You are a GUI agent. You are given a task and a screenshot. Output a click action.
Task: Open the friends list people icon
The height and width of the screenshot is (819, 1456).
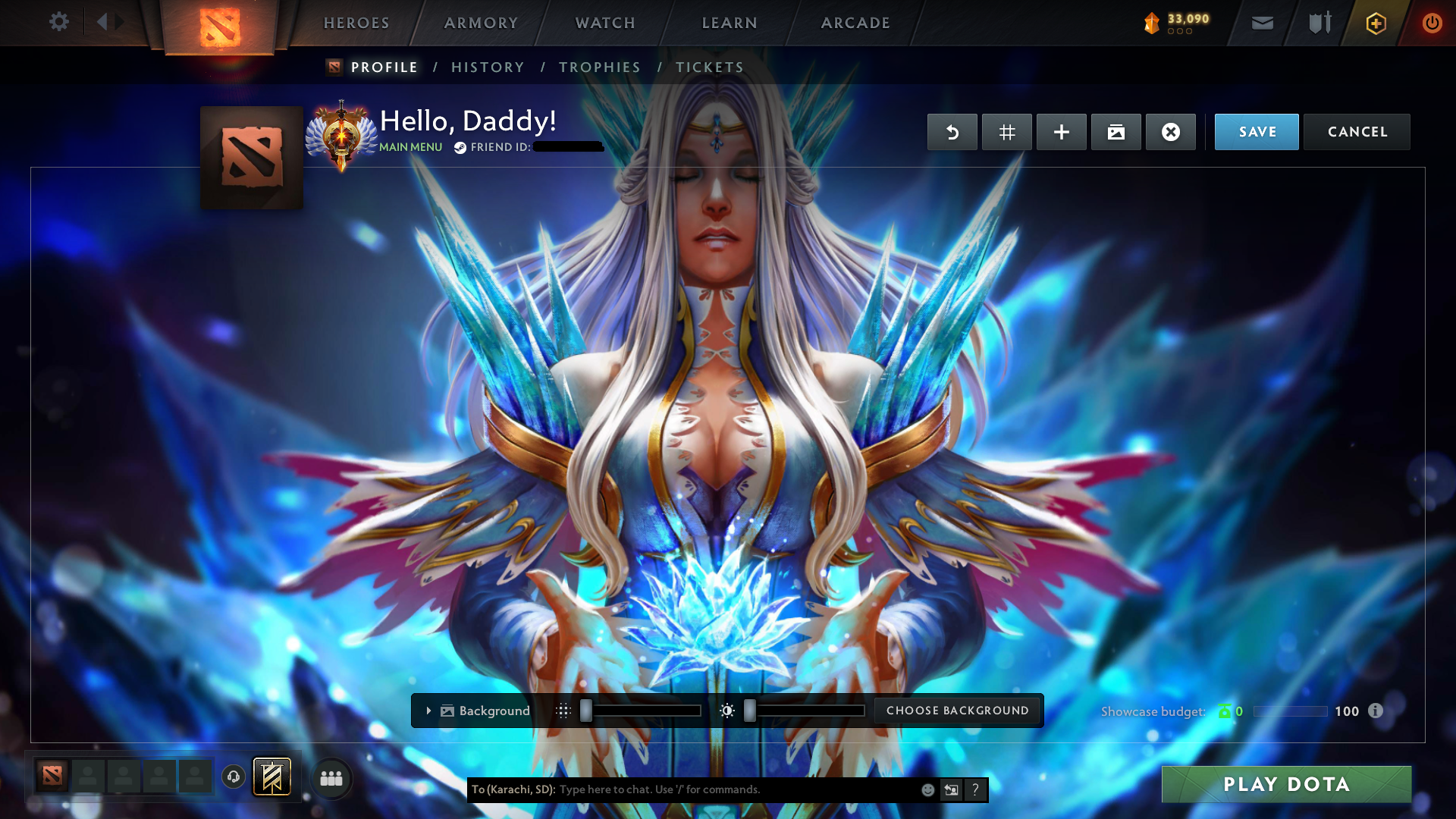331,777
